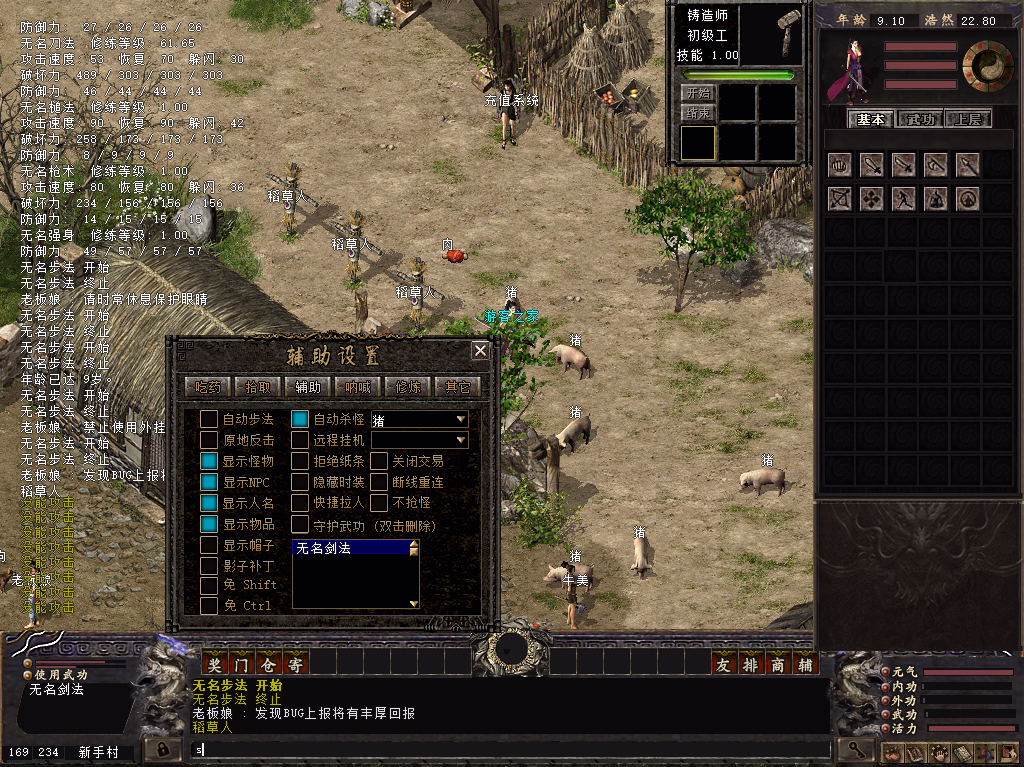
Task: Enable the 自动步法 checkbox
Action: tap(209, 419)
